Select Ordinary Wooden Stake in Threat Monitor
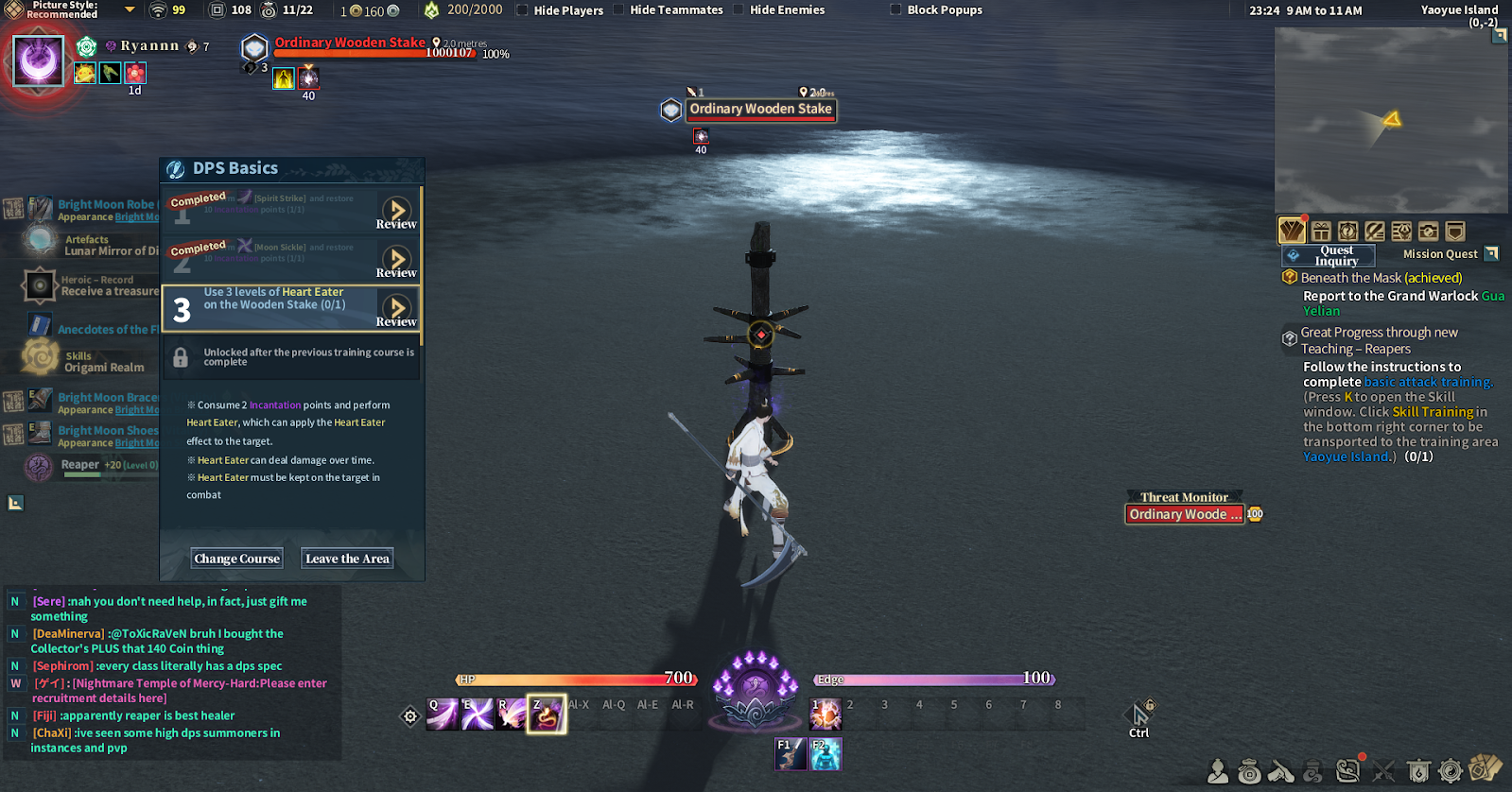1512x792 pixels. point(1184,514)
